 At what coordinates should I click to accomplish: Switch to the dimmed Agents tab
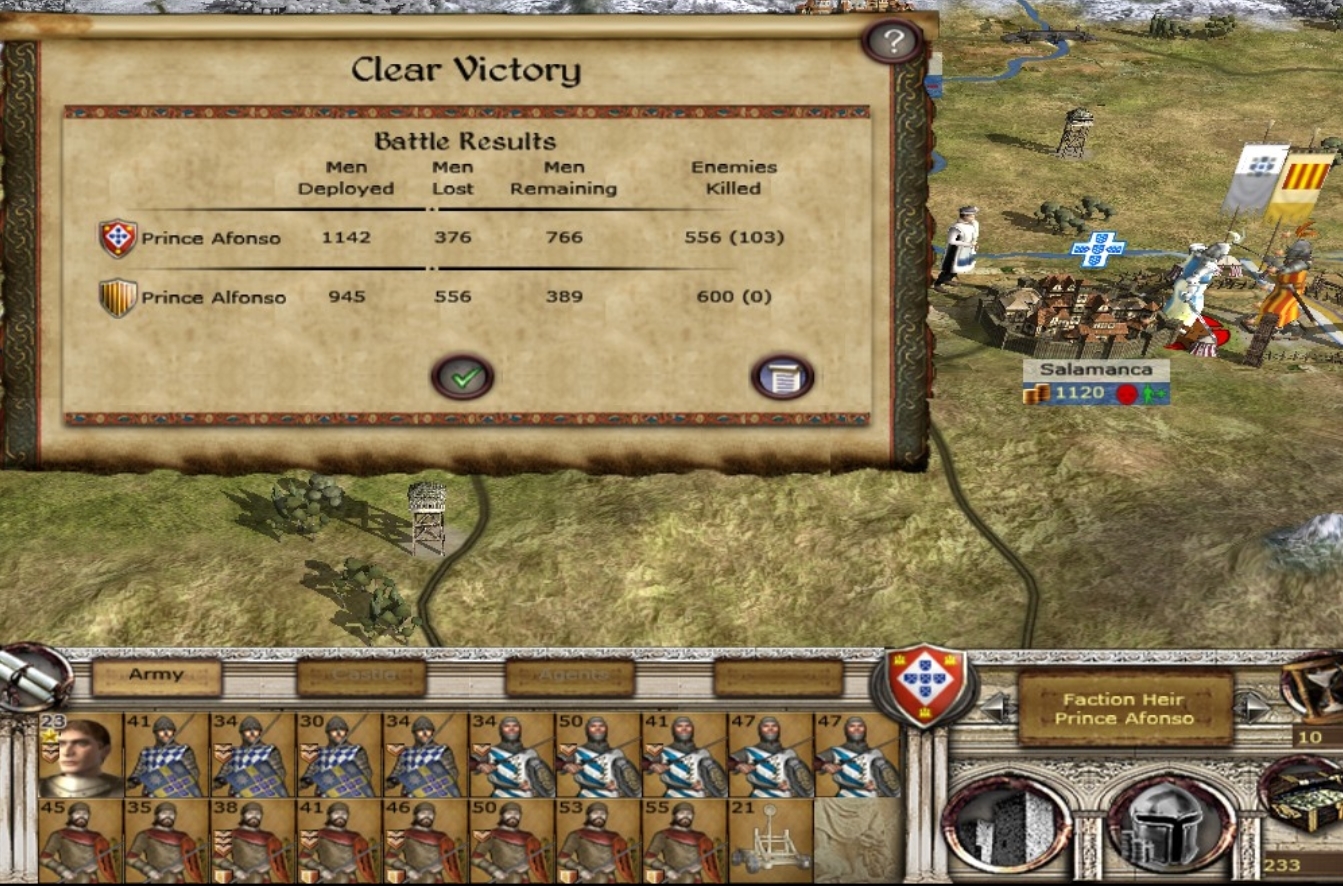[x=569, y=677]
